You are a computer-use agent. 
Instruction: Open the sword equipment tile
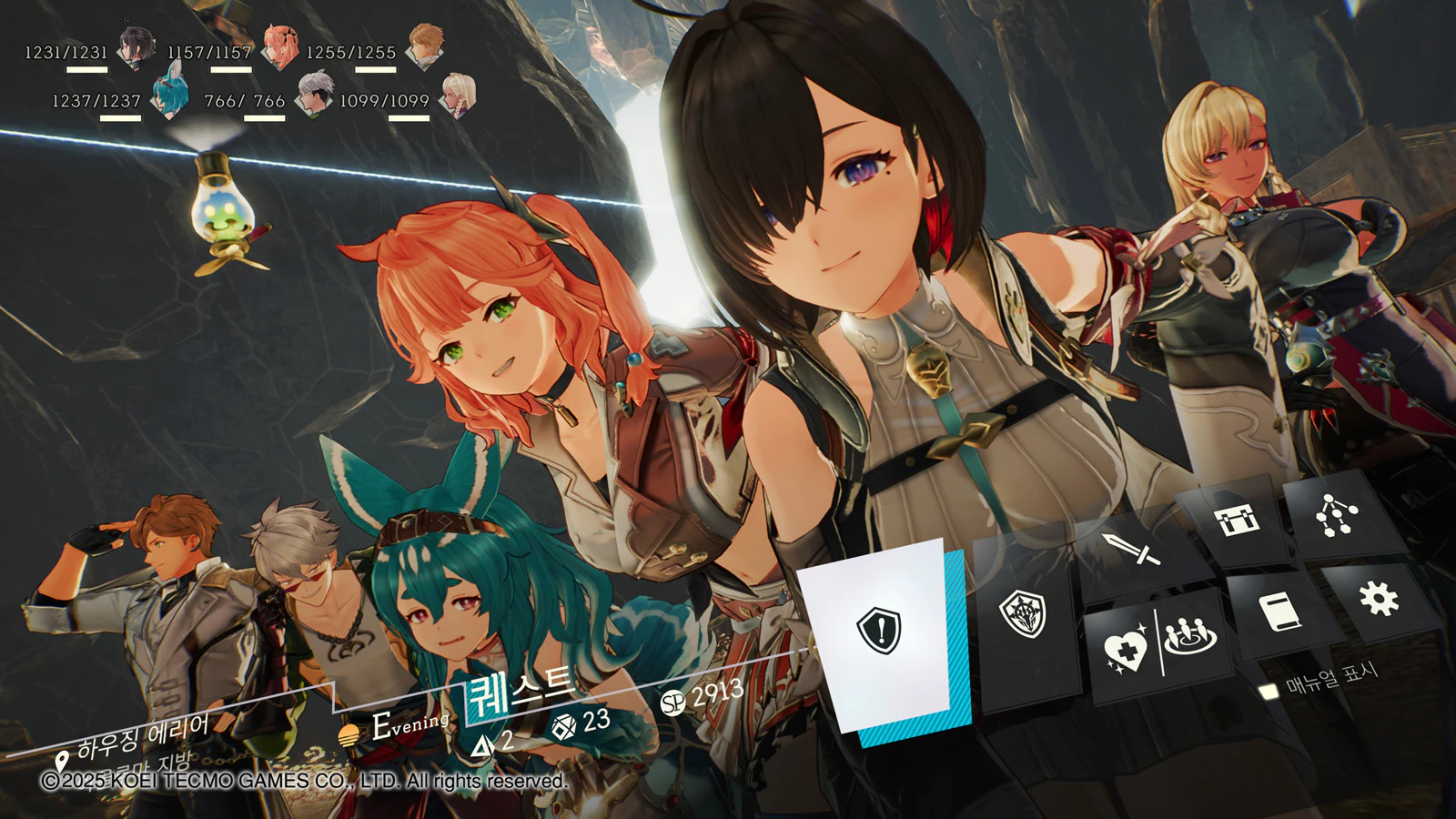1131,549
